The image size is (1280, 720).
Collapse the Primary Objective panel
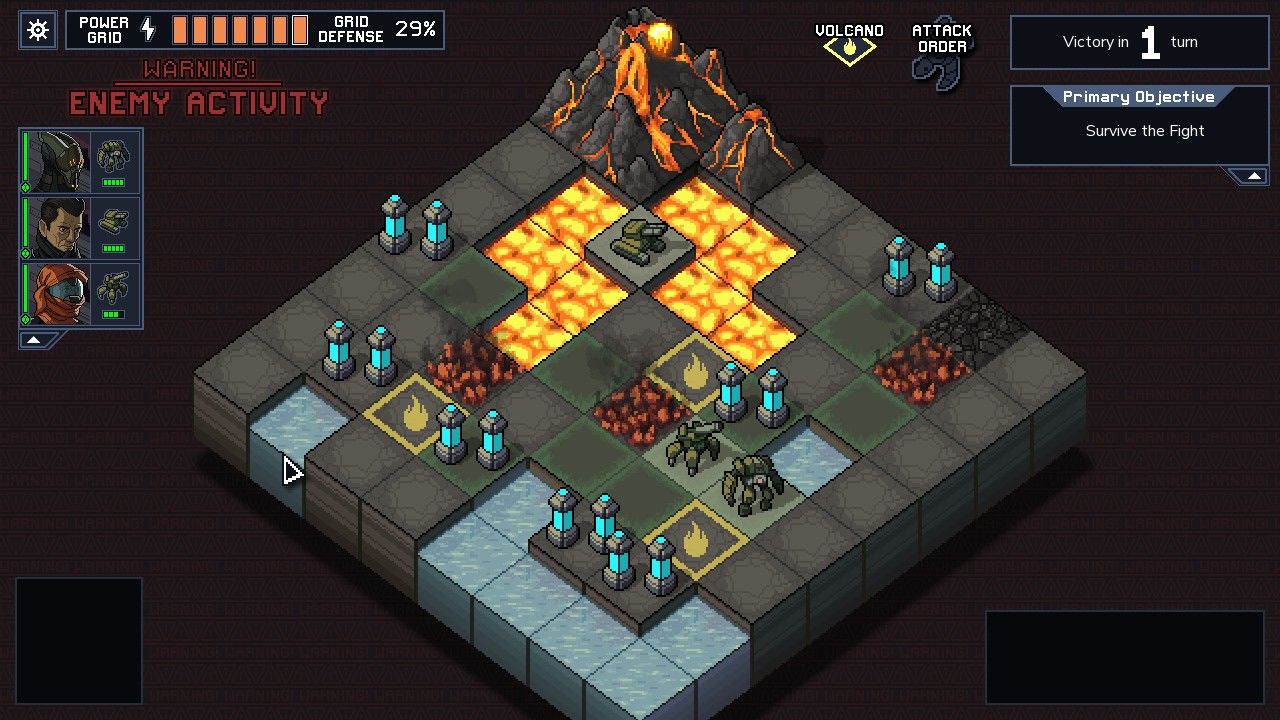1249,177
